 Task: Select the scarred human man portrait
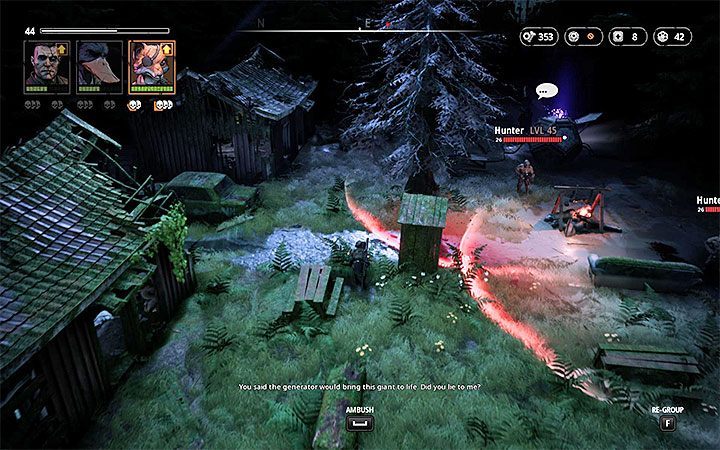click(x=47, y=67)
